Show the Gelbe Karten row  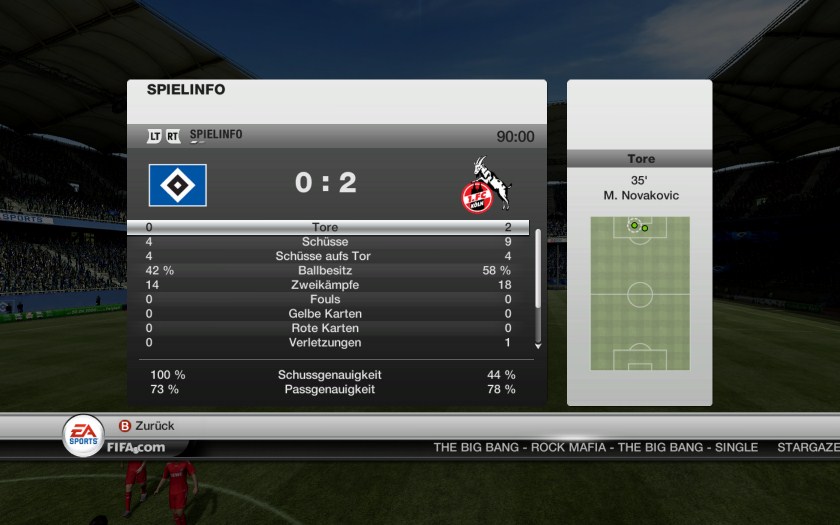click(x=326, y=314)
